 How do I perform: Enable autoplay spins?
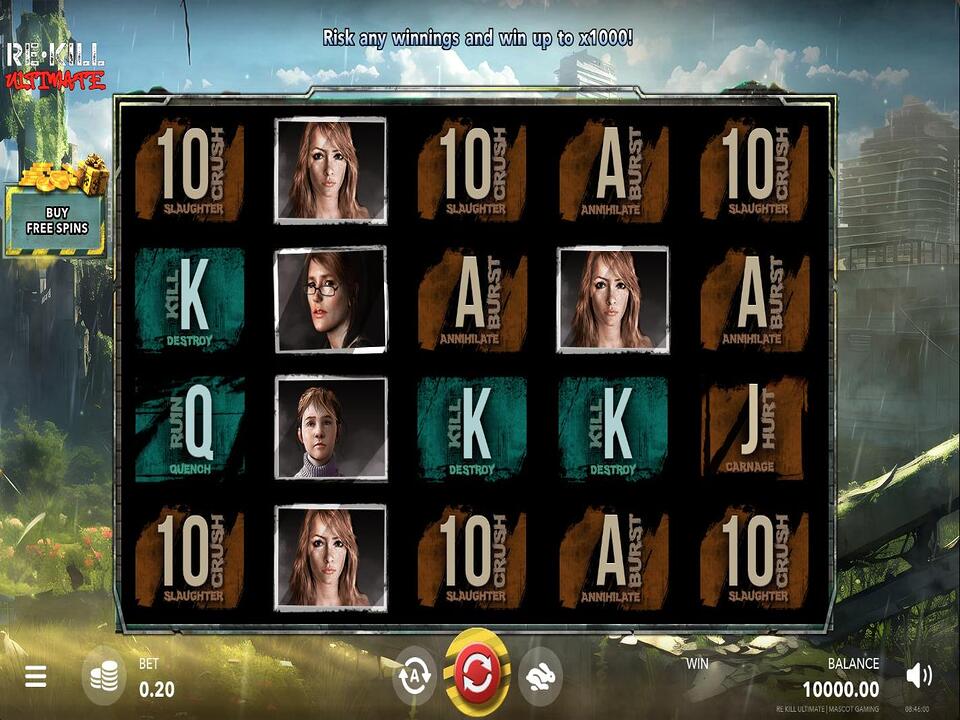415,675
